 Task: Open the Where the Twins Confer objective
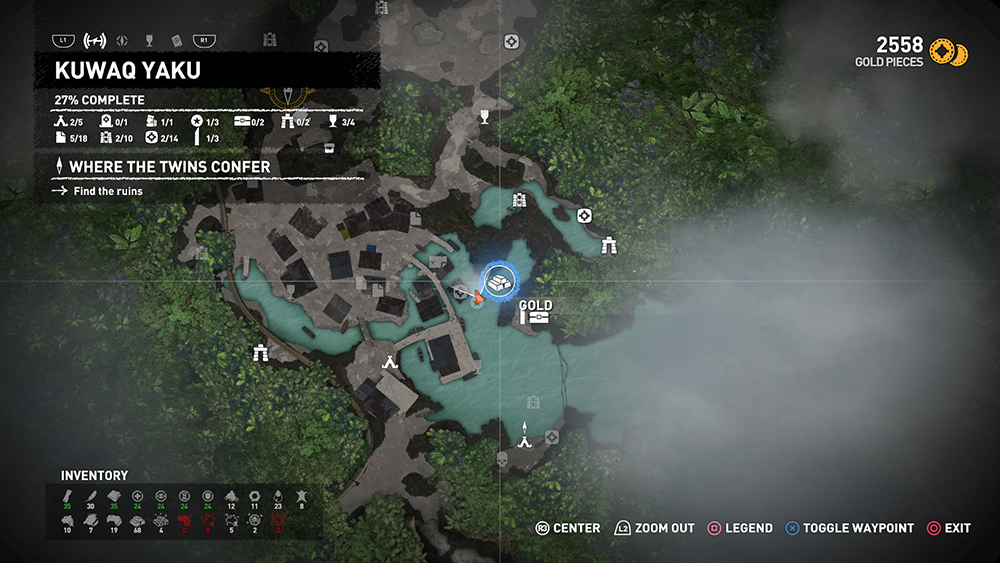(170, 166)
